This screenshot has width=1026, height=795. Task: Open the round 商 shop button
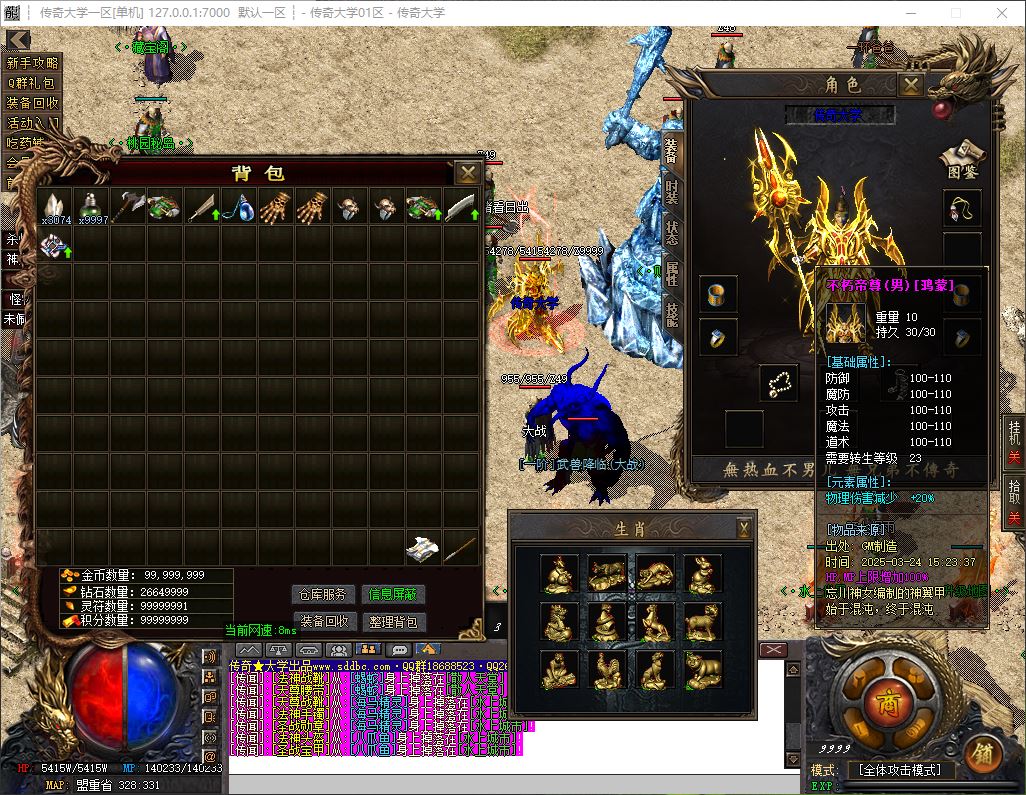pyautogui.click(x=884, y=699)
